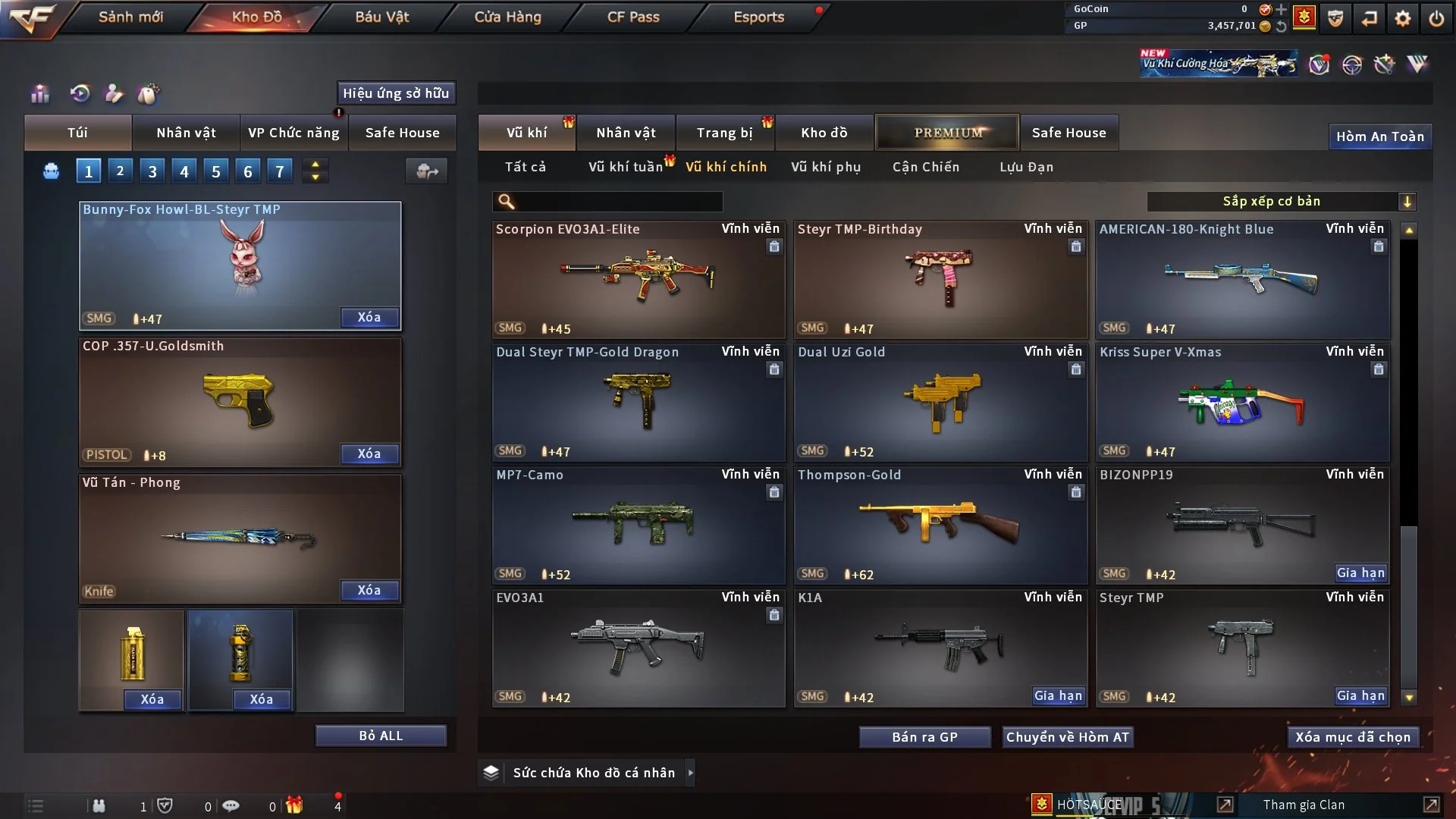Extend the BIZONPP19 with Gia hạn
Image resolution: width=1456 pixels, height=819 pixels.
pyautogui.click(x=1360, y=573)
